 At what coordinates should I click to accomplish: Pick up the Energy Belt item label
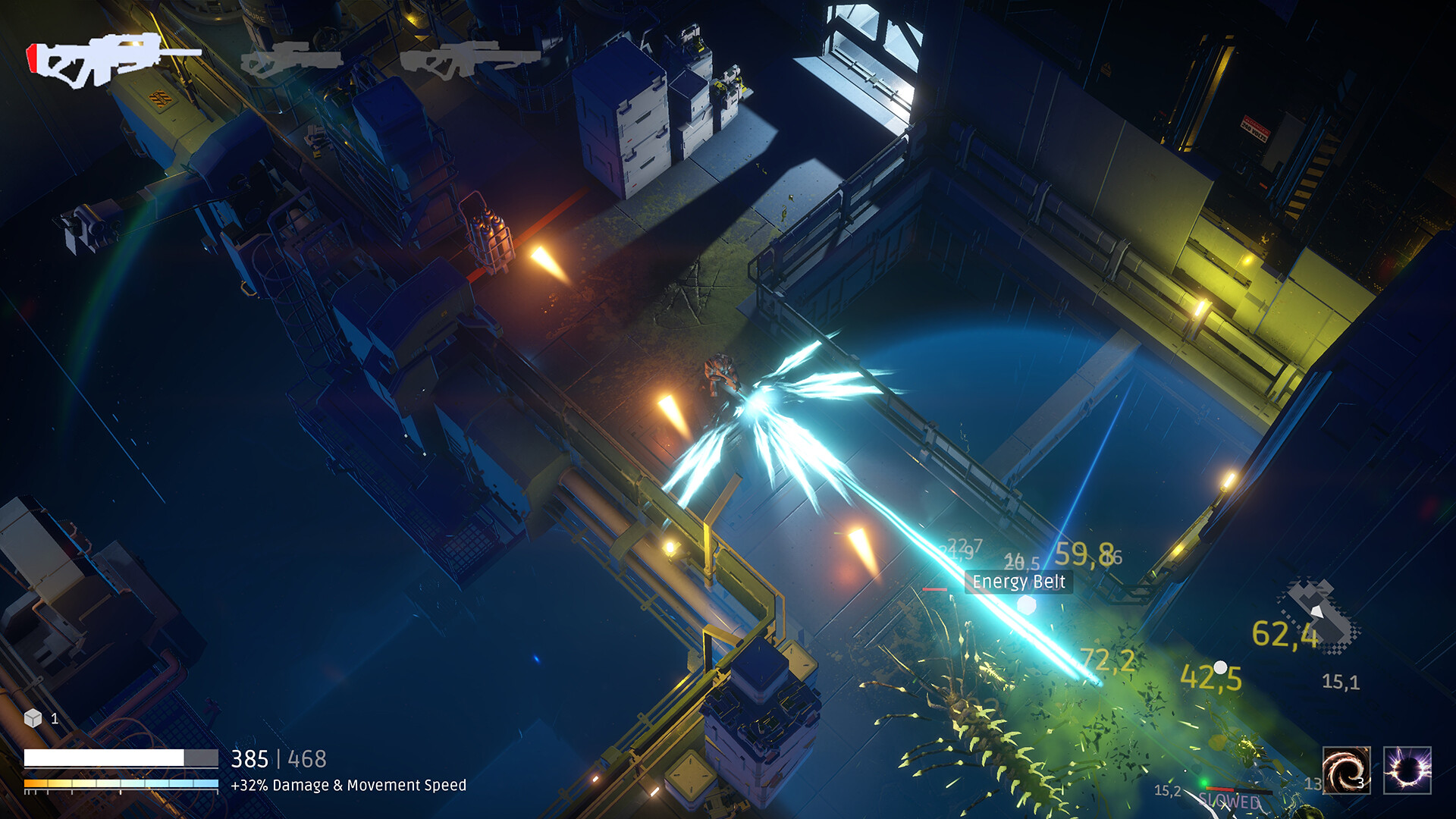1020,582
